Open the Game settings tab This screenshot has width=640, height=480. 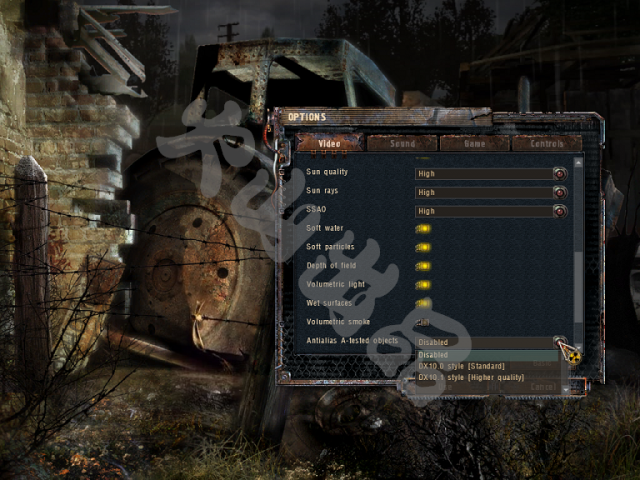(x=474, y=143)
